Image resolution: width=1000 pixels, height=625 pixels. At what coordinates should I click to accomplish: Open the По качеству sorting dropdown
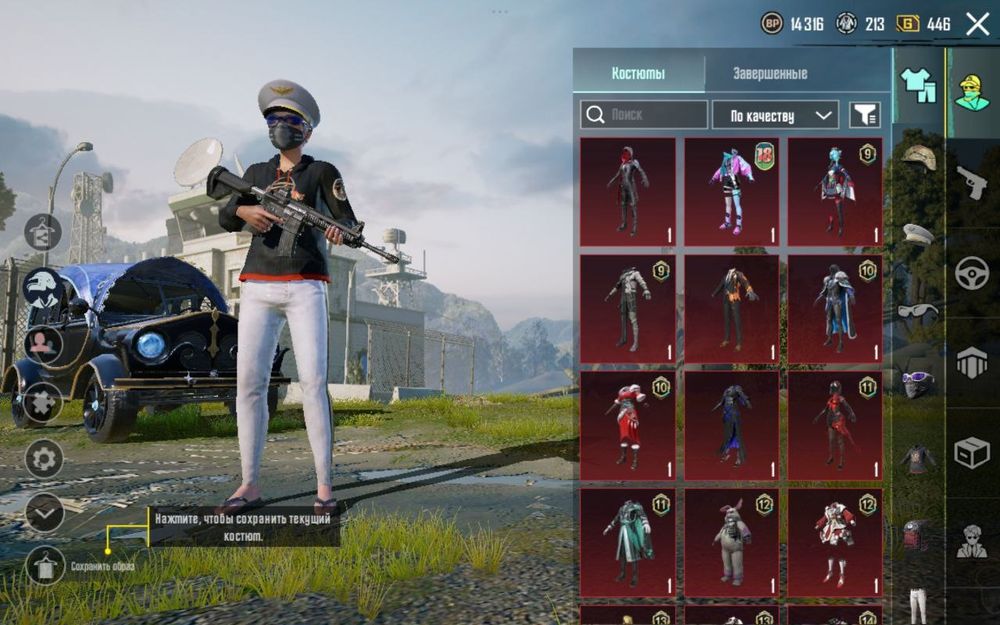774,115
